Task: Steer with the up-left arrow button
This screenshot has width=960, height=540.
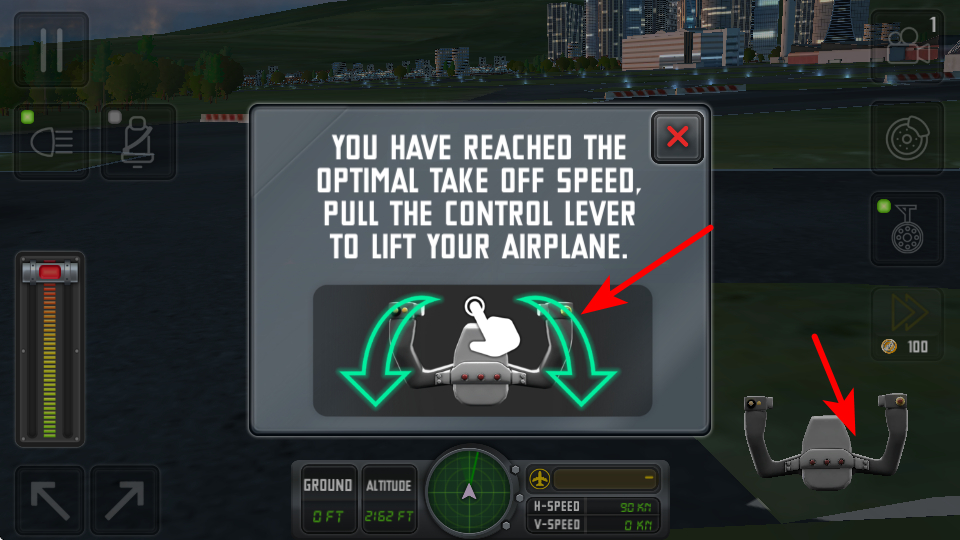Action: 50,500
